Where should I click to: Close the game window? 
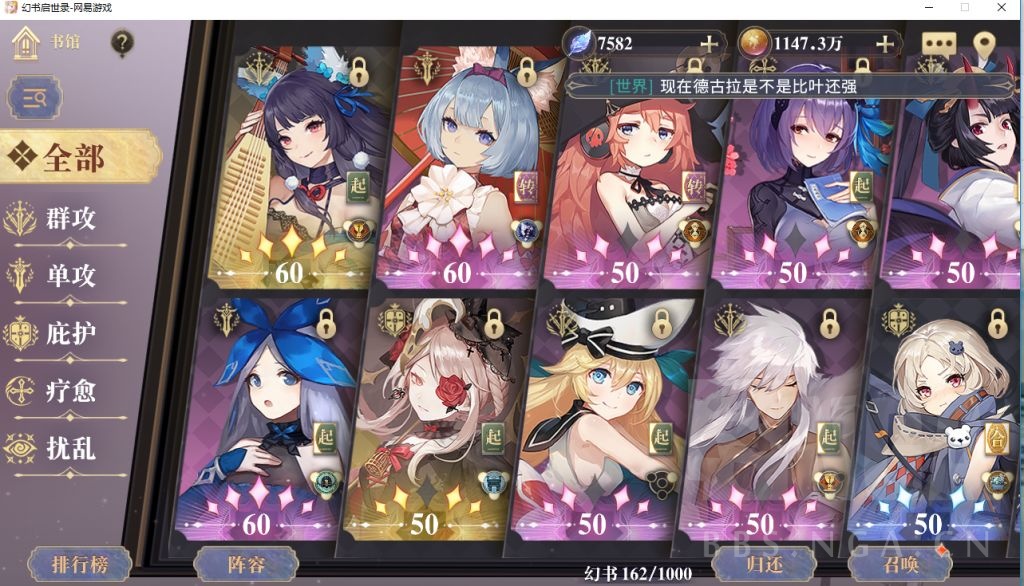[1002, 8]
